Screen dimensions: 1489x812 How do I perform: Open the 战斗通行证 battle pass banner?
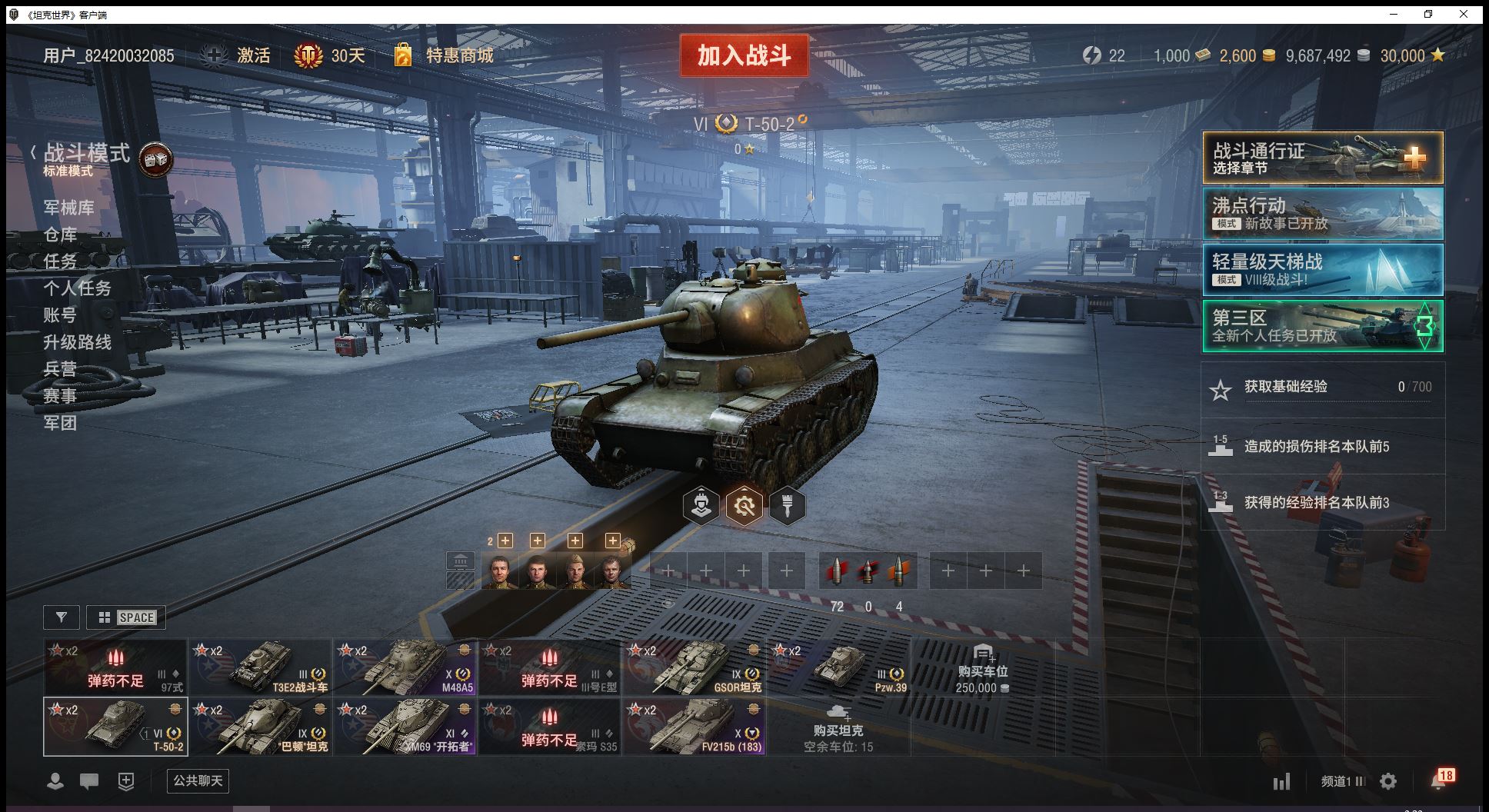coord(1322,158)
